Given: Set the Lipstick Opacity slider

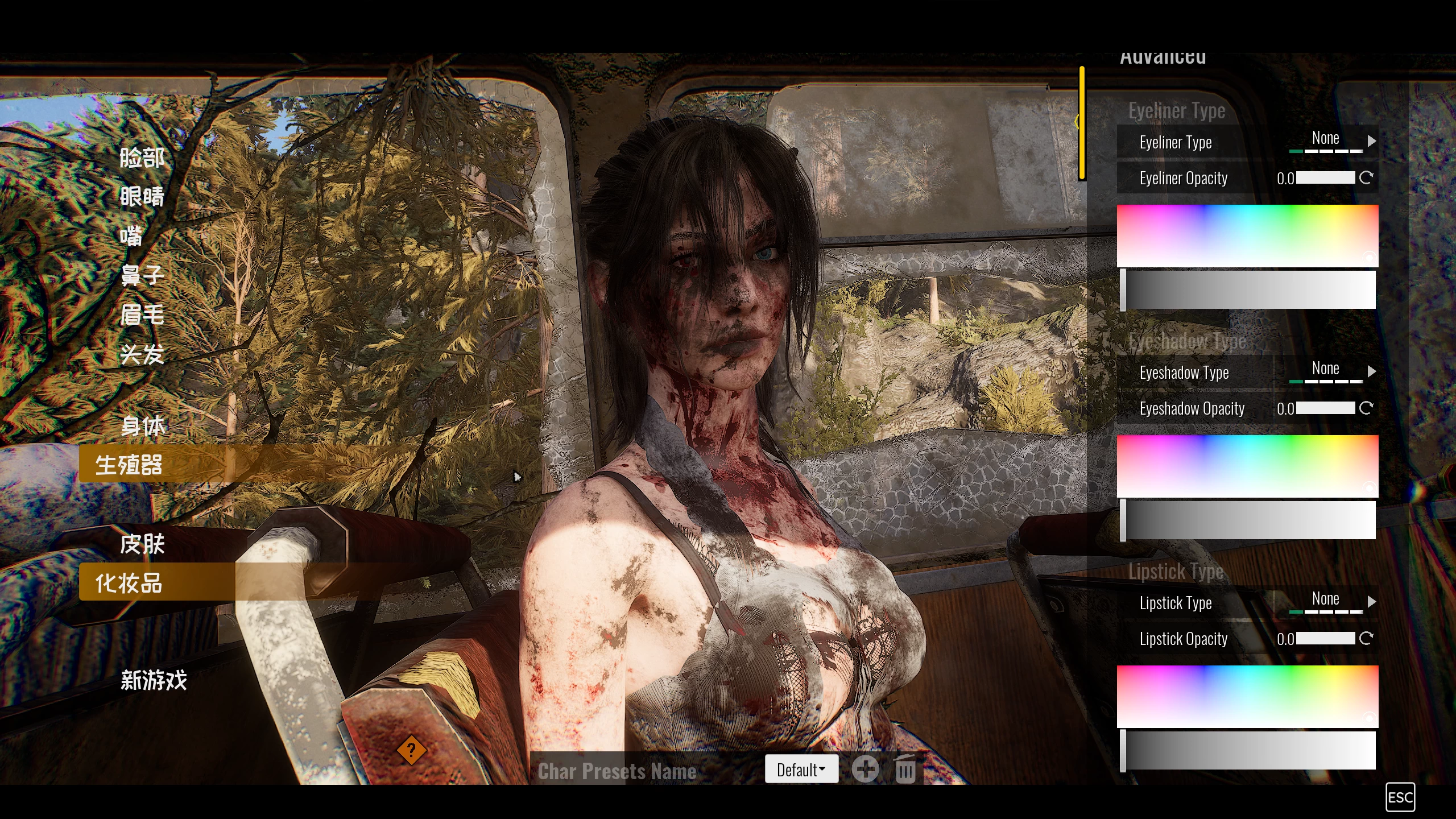Looking at the screenshot, I should [1325, 639].
